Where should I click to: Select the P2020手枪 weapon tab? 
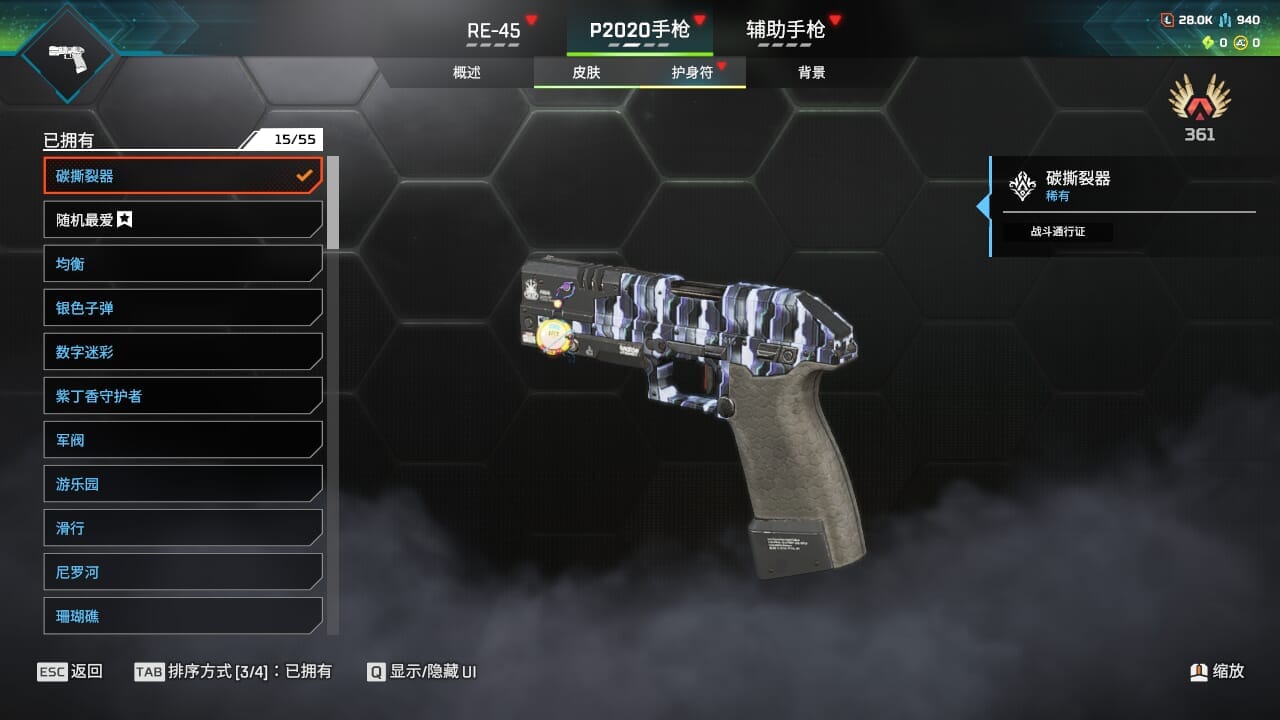click(640, 30)
